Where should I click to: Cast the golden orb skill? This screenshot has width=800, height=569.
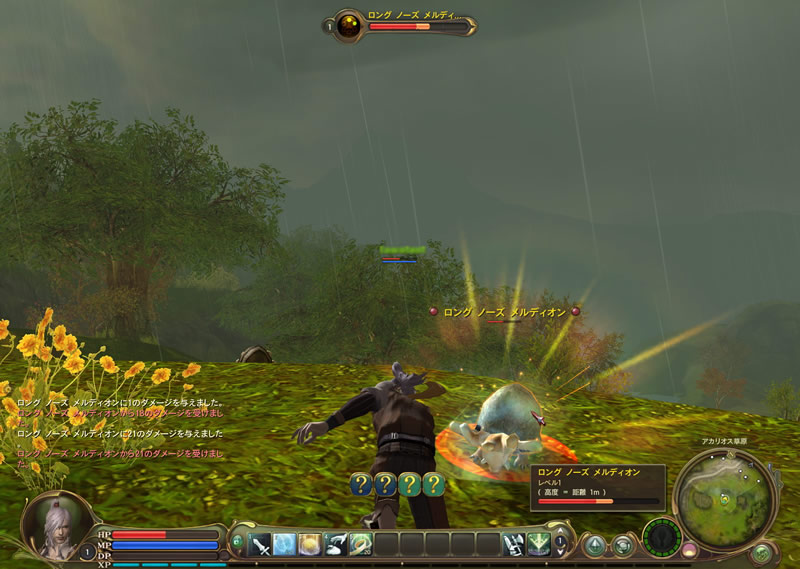click(x=310, y=544)
